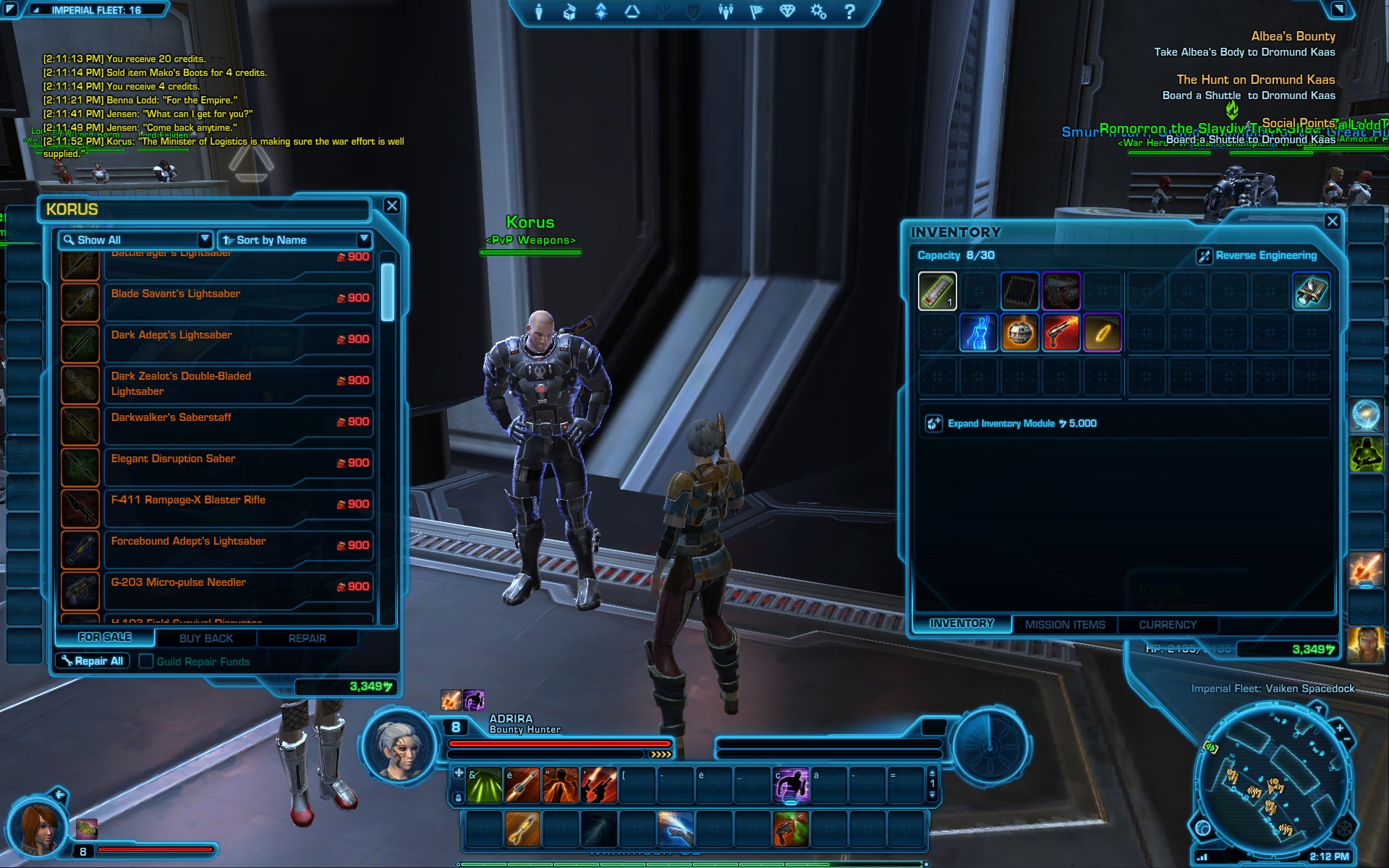Open the help question mark menu
Screen dimensions: 1389x868
pos(850,12)
